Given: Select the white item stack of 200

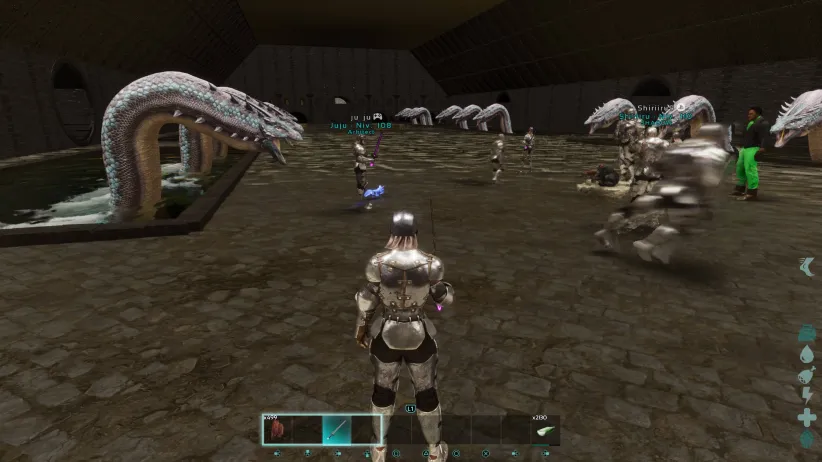Looking at the screenshot, I should pos(545,430).
